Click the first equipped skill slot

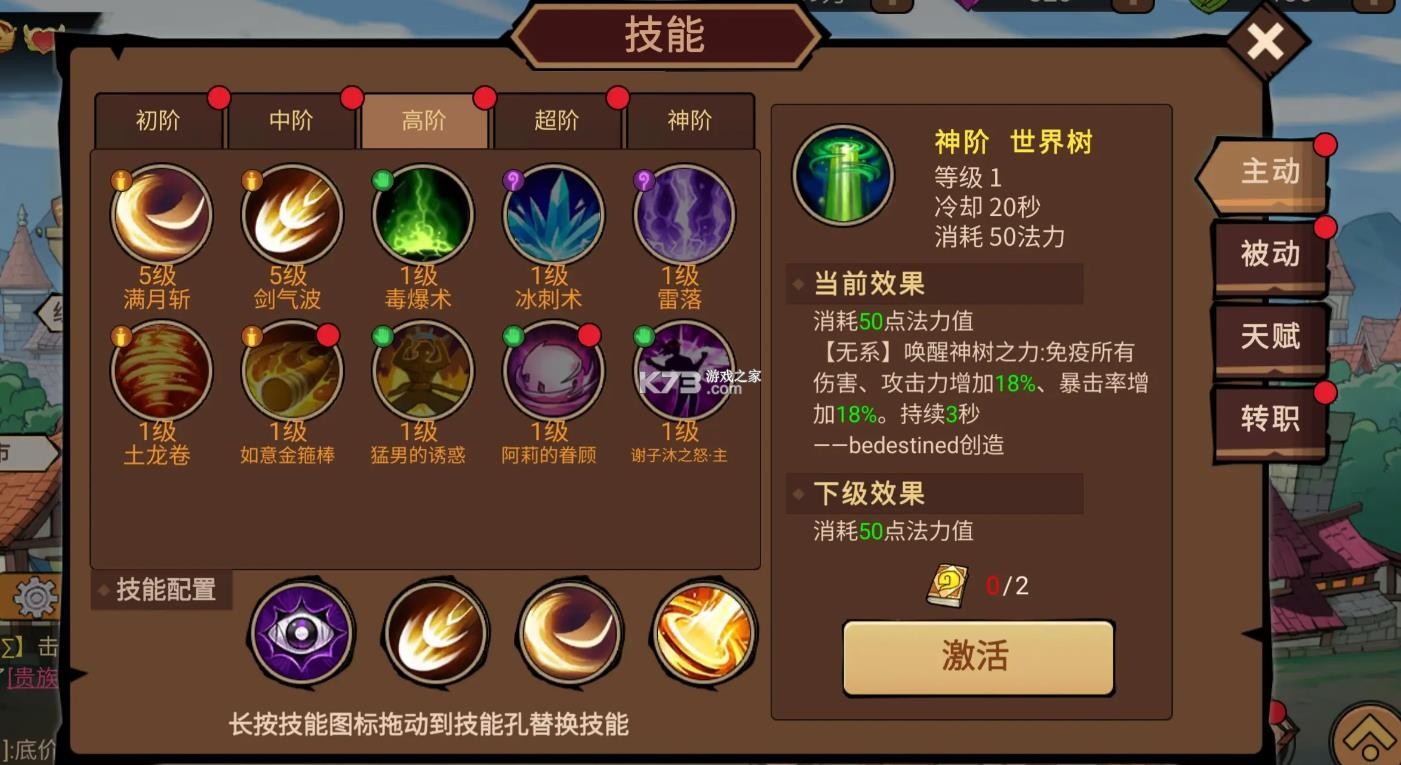click(x=301, y=634)
